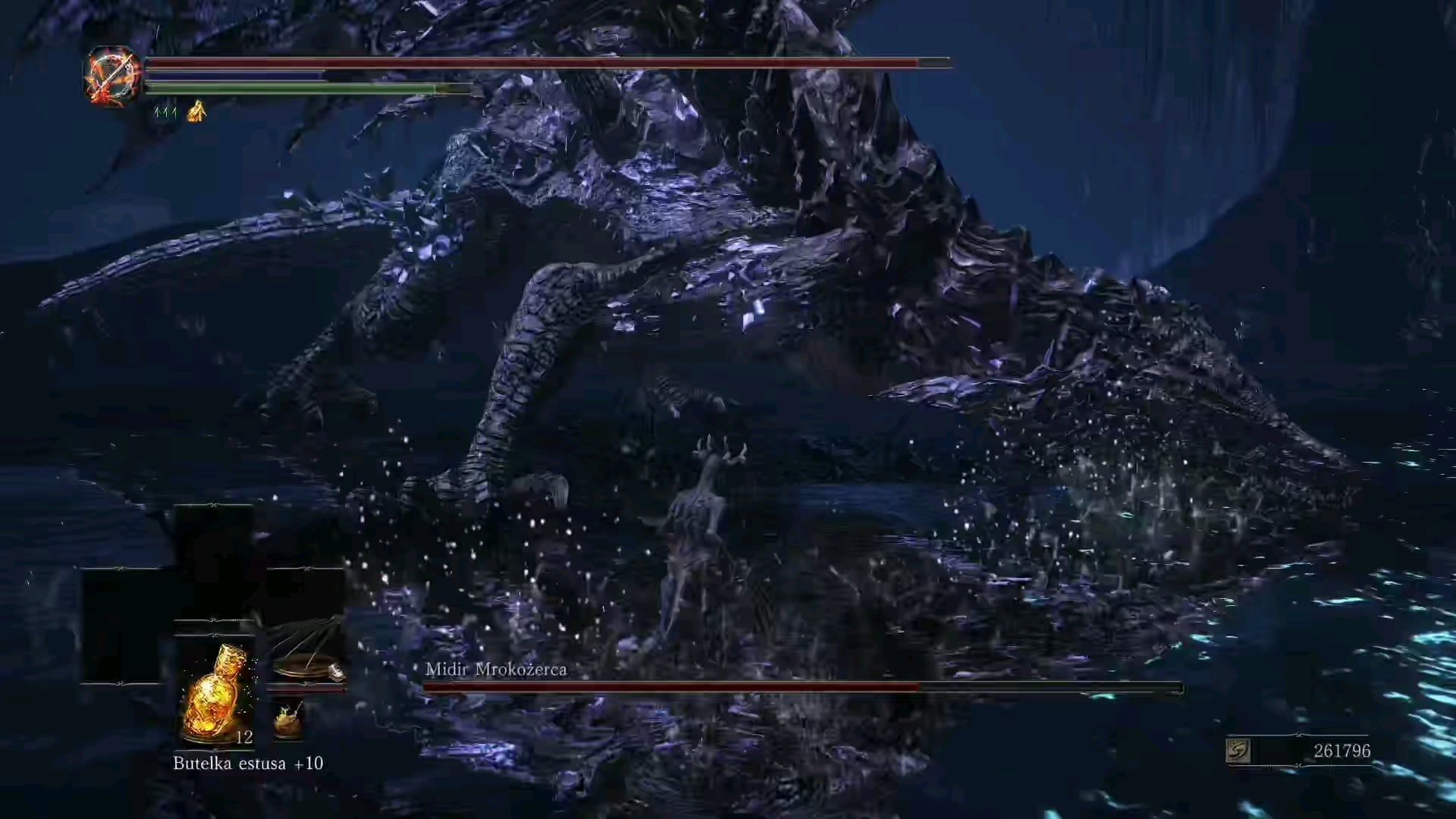This screenshot has height=819, width=1456.
Task: Click the golden buff status icon
Action: point(197,112)
